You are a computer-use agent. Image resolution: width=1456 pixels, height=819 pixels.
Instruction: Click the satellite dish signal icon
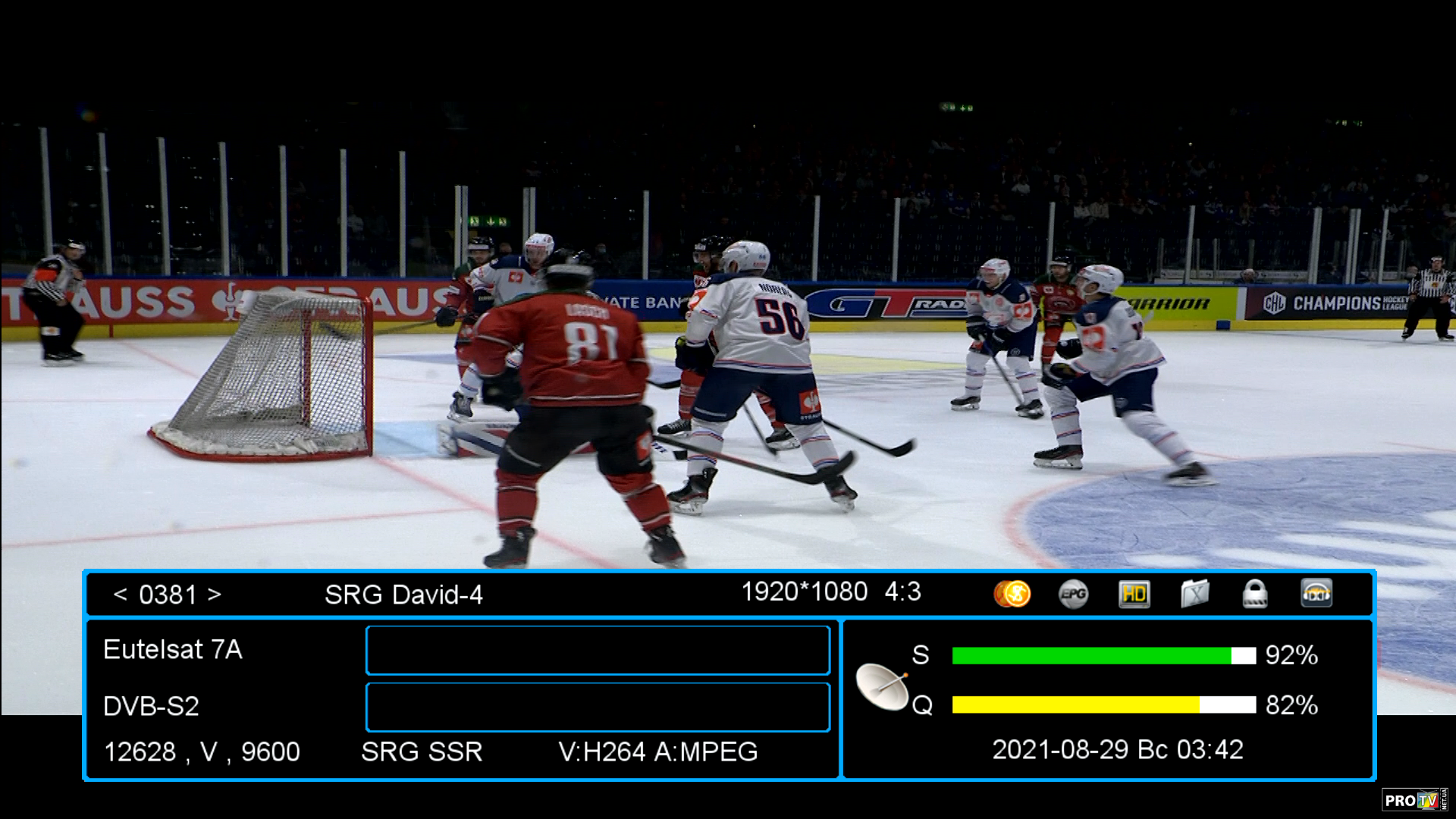pyautogui.click(x=882, y=686)
